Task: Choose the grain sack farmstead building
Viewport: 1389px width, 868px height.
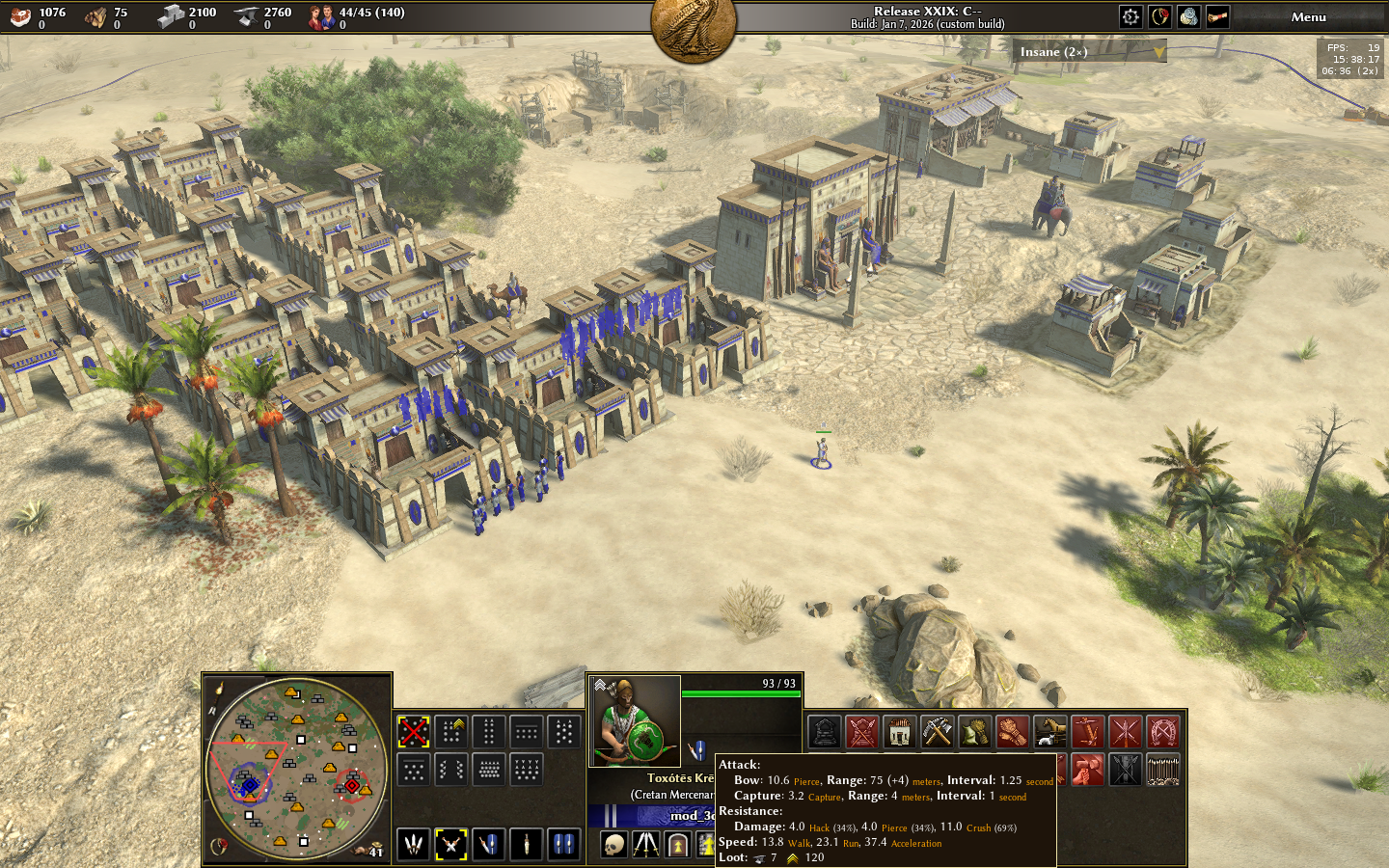Action: (x=974, y=733)
